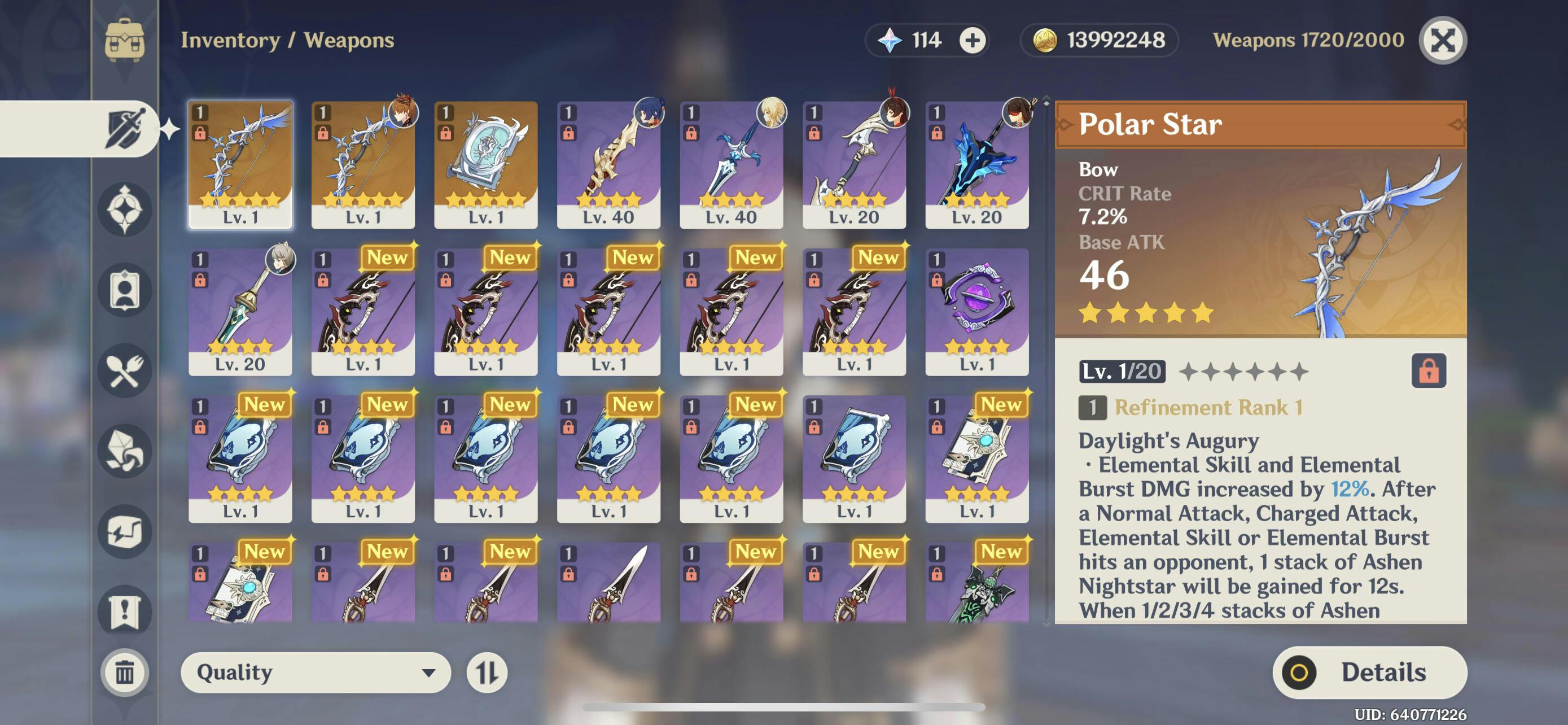This screenshot has height=725, width=1568.
Task: Open the Quality sort dropdown
Action: point(316,672)
